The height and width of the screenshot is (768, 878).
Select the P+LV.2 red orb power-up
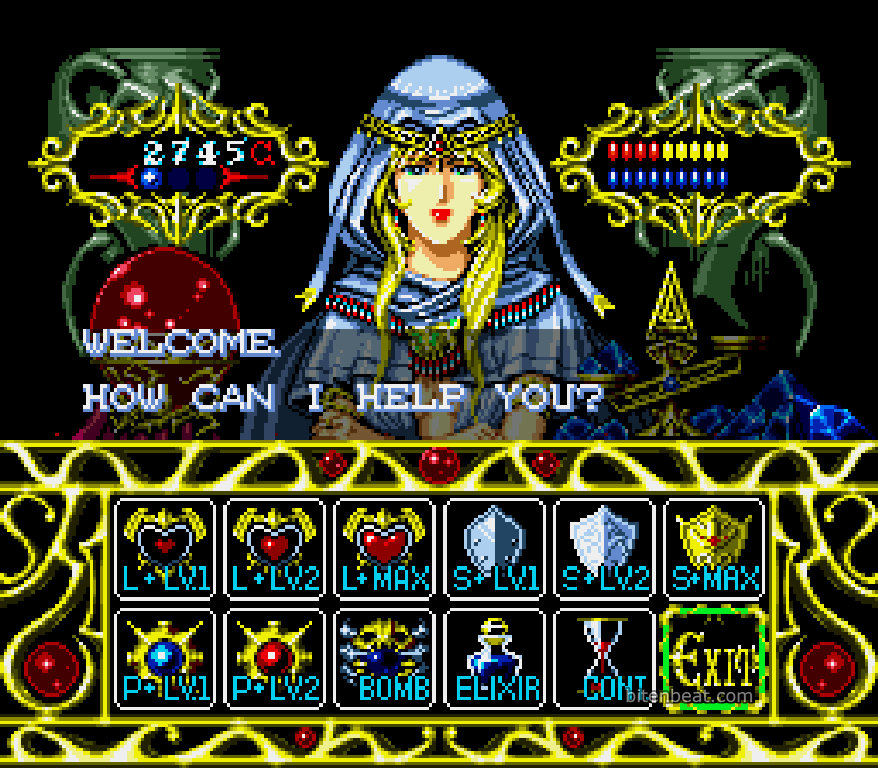click(x=275, y=659)
